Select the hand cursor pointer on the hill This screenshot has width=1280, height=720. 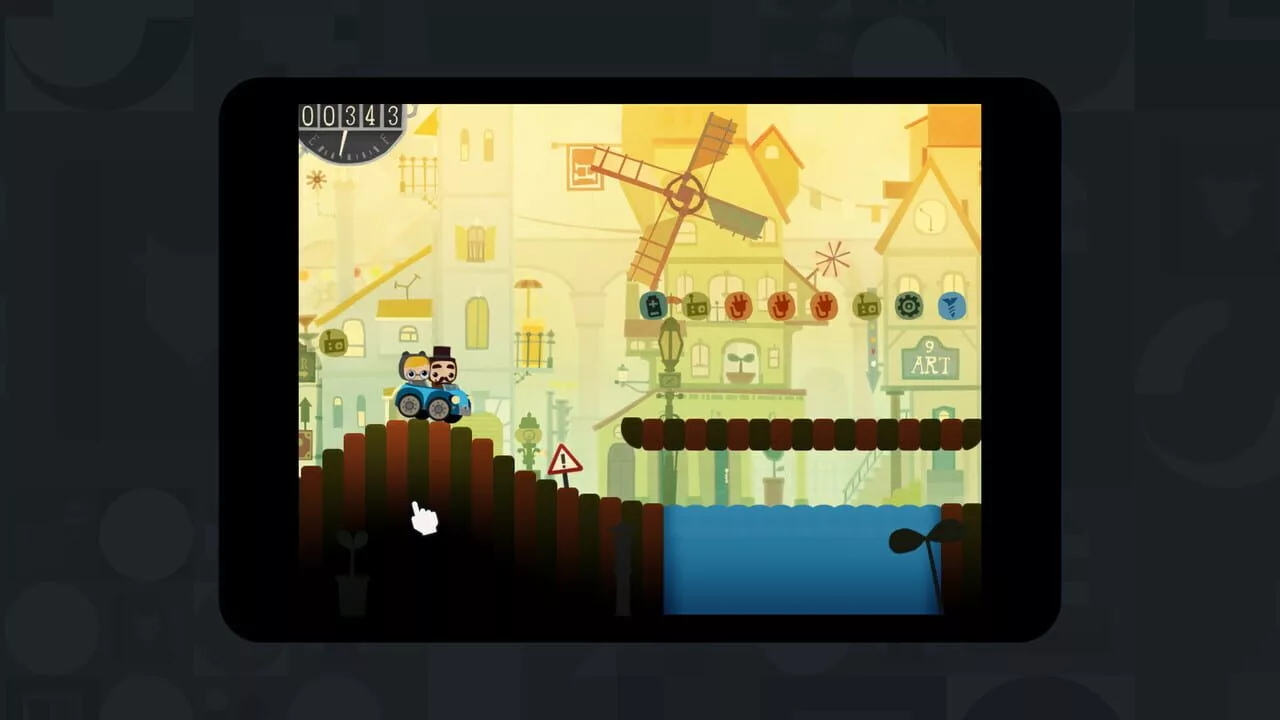(422, 517)
